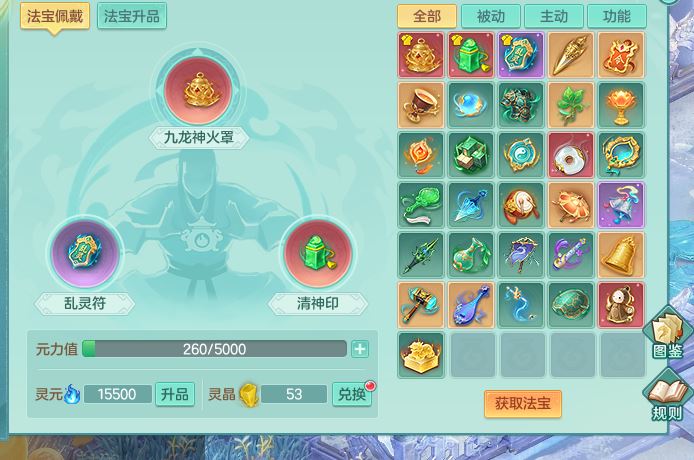Show the 被动 treasure category
This screenshot has width=694, height=460.
pyautogui.click(x=491, y=16)
